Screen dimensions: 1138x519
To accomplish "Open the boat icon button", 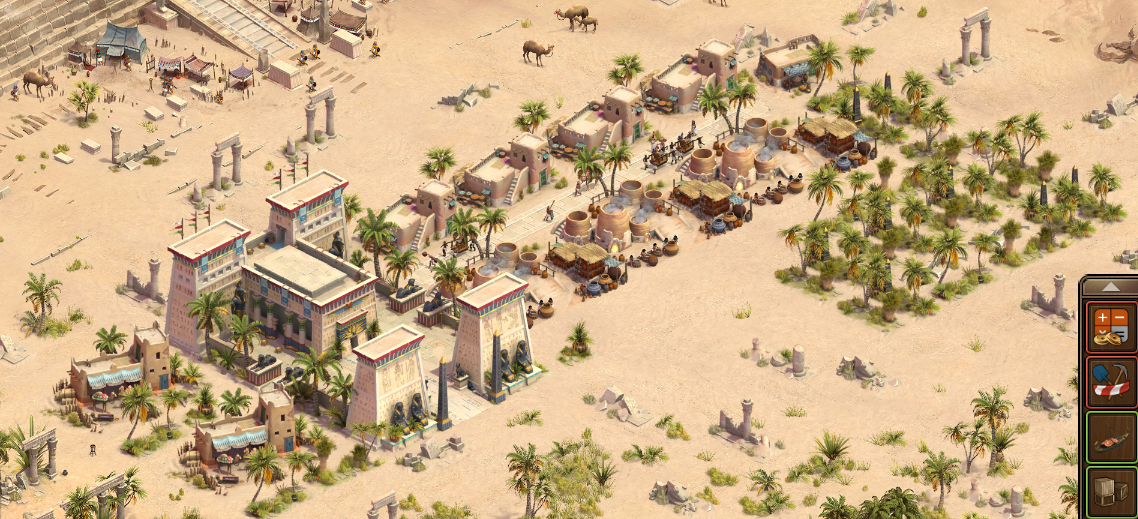I will tap(1111, 437).
